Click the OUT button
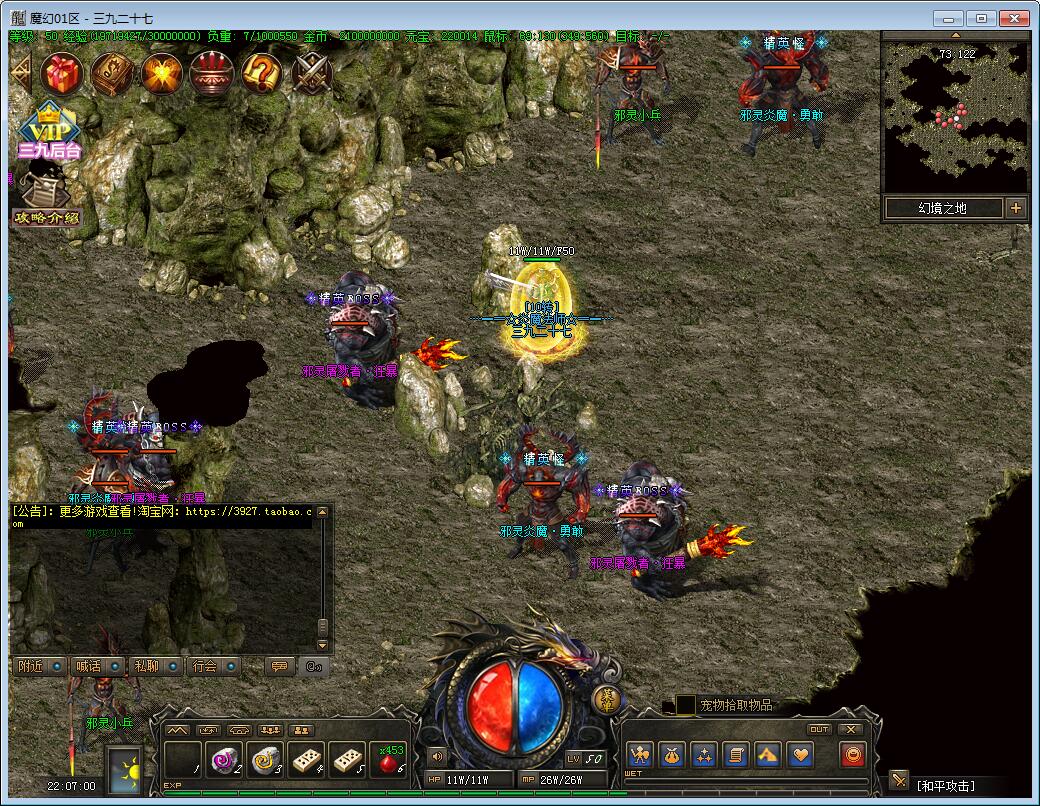 (819, 729)
